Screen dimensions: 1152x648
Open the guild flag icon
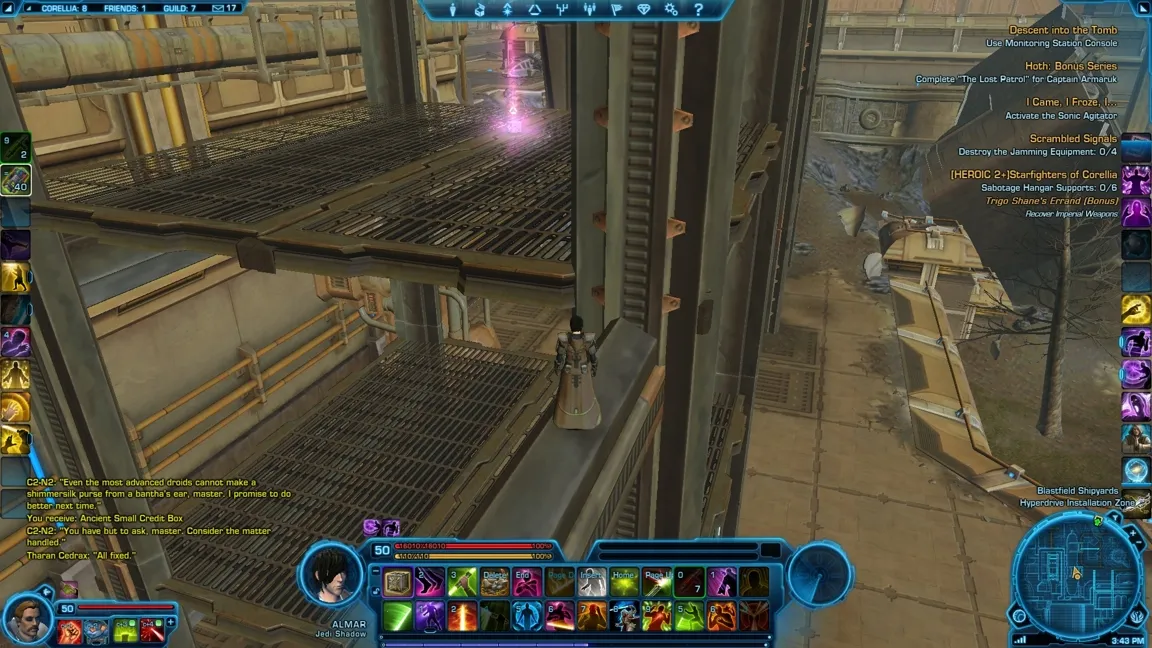tap(616, 10)
